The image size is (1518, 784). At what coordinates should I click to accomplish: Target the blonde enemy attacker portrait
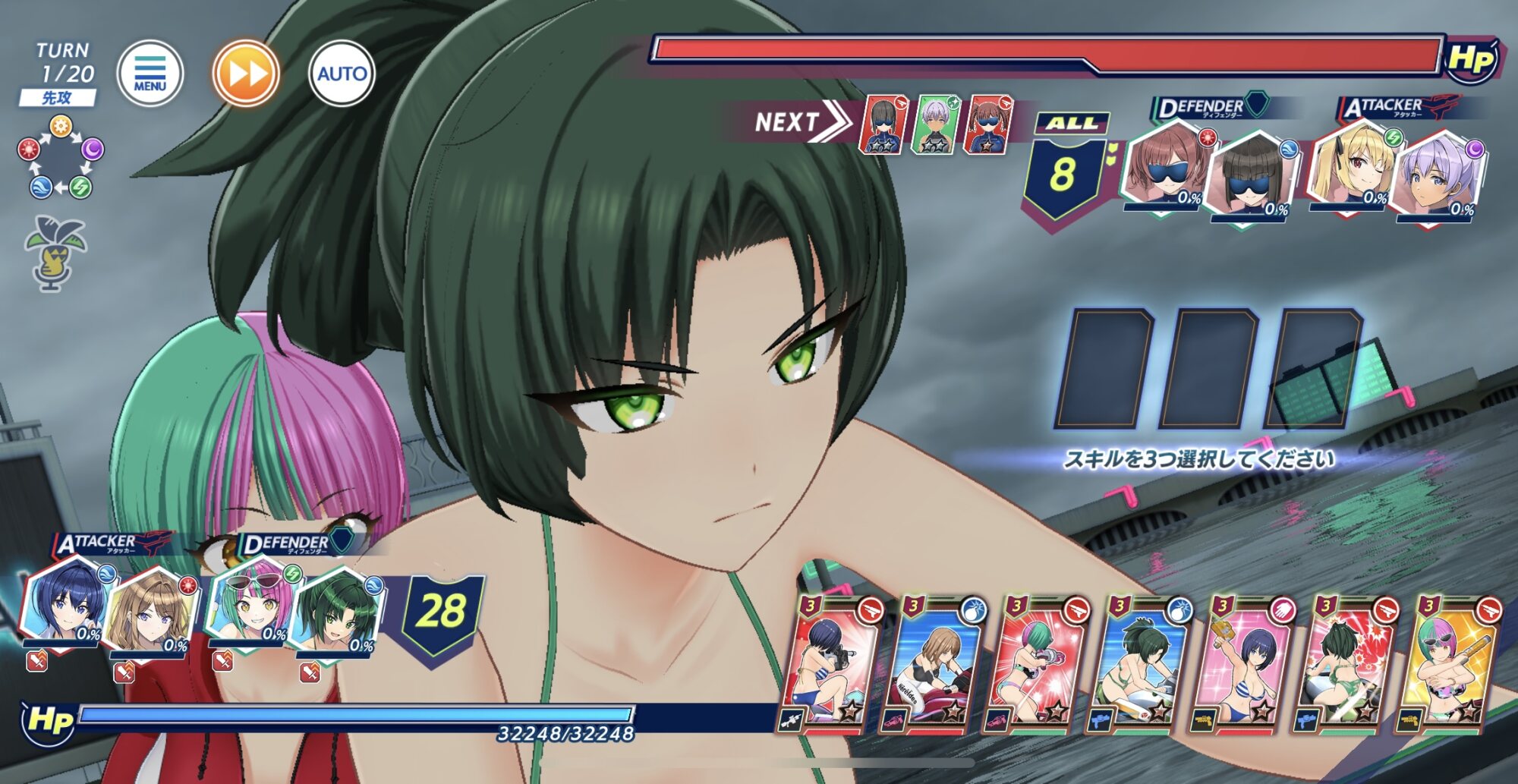click(x=1353, y=168)
